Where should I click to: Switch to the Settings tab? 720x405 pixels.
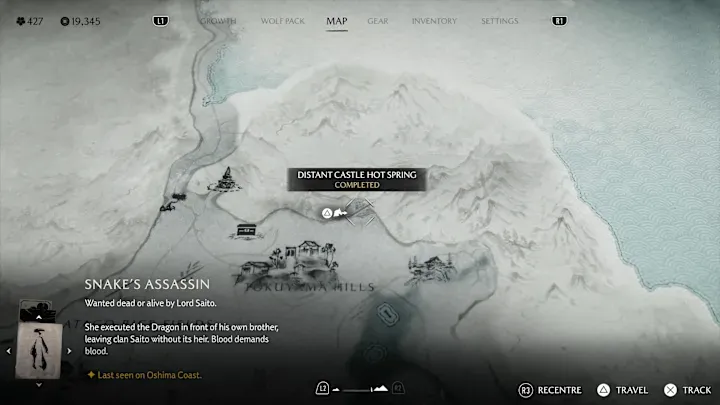coord(499,21)
